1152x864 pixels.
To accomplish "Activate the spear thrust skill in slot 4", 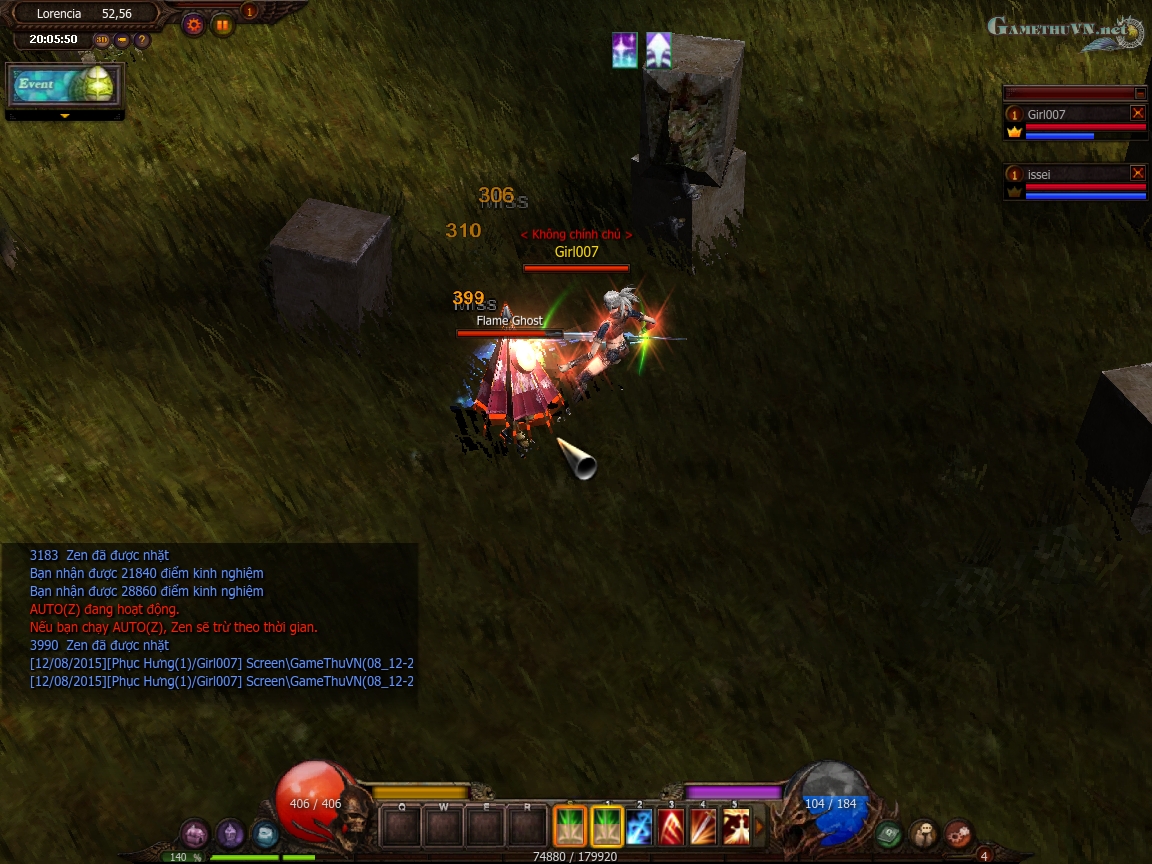I will click(703, 827).
